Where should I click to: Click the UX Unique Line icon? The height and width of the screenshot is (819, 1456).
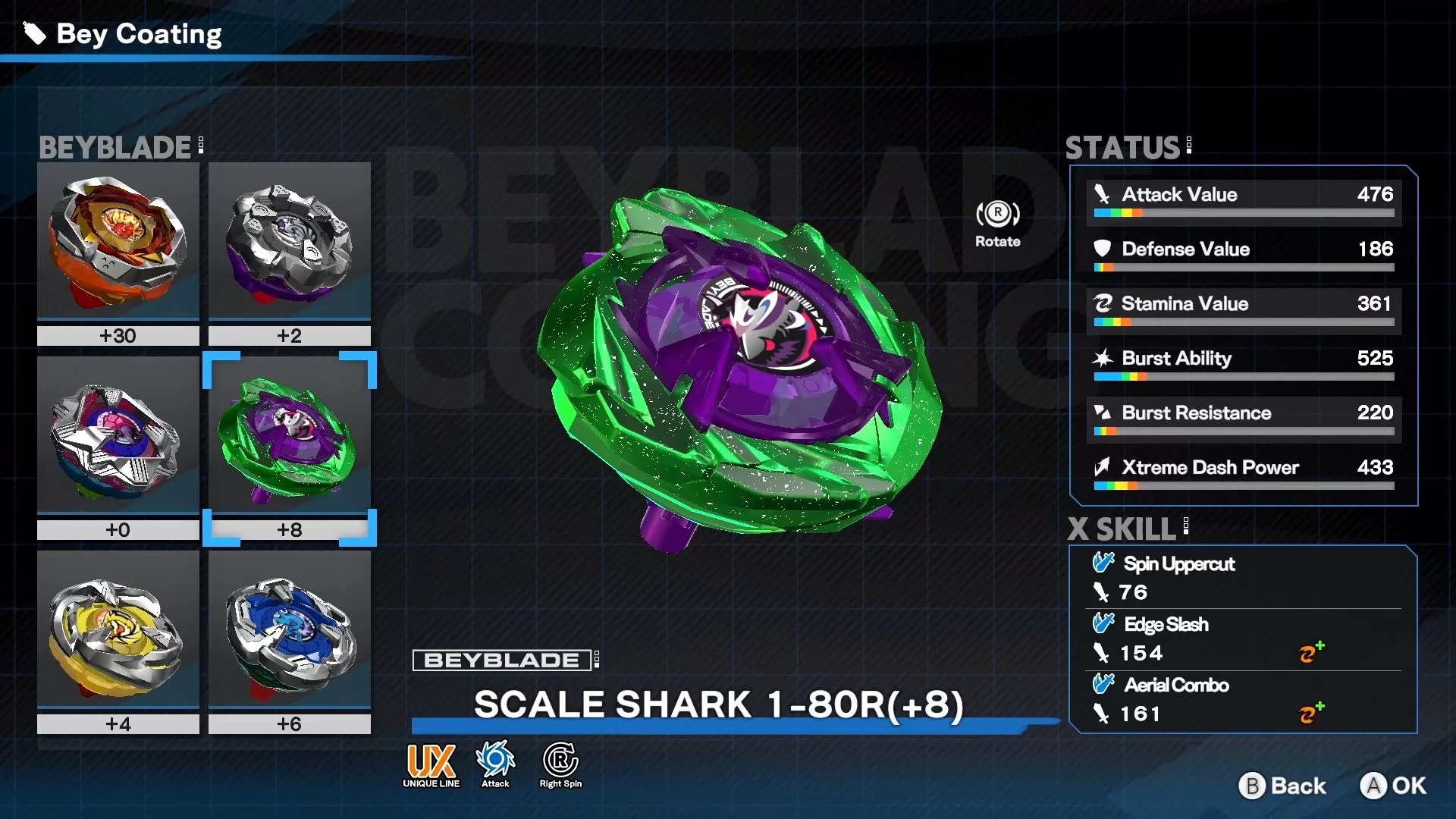coord(431,765)
